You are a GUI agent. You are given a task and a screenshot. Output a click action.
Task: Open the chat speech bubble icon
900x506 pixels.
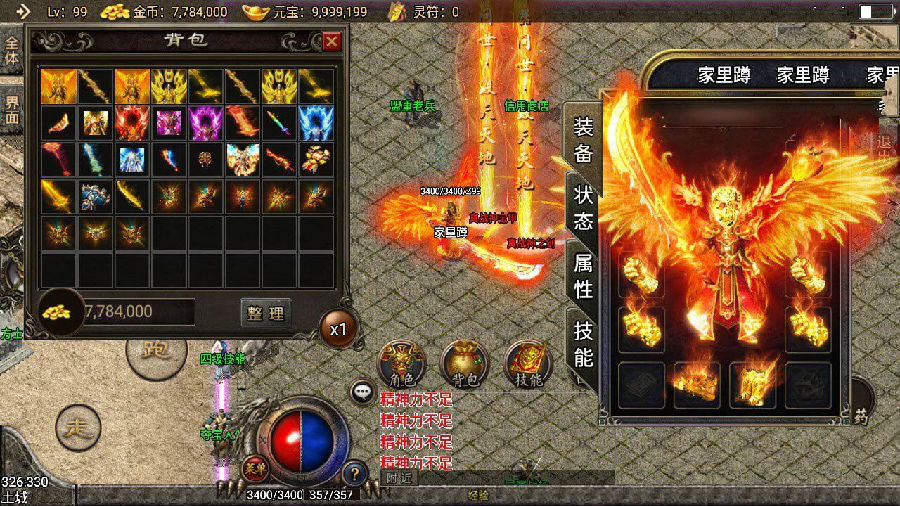[x=362, y=392]
